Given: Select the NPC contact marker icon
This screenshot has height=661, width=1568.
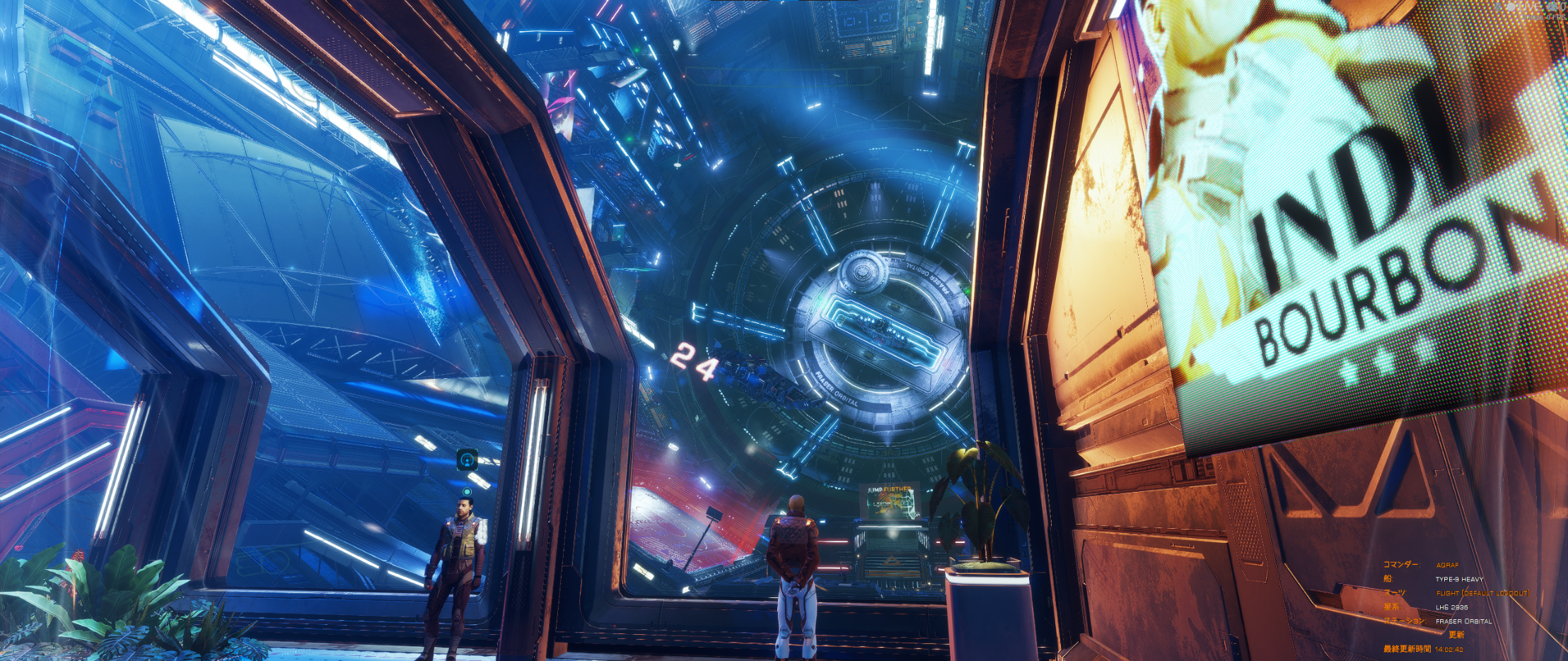Looking at the screenshot, I should (467, 460).
